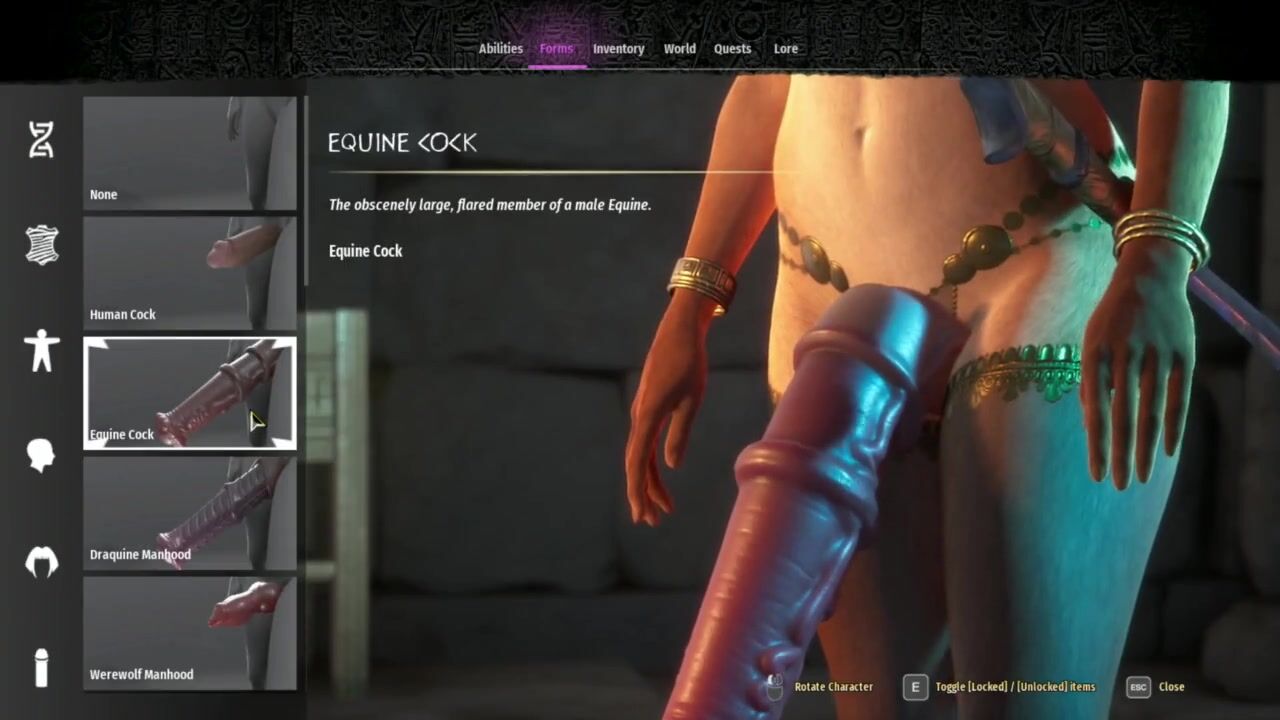Open the DNA helix category
Screen dimensions: 1280x720
coord(41,140)
